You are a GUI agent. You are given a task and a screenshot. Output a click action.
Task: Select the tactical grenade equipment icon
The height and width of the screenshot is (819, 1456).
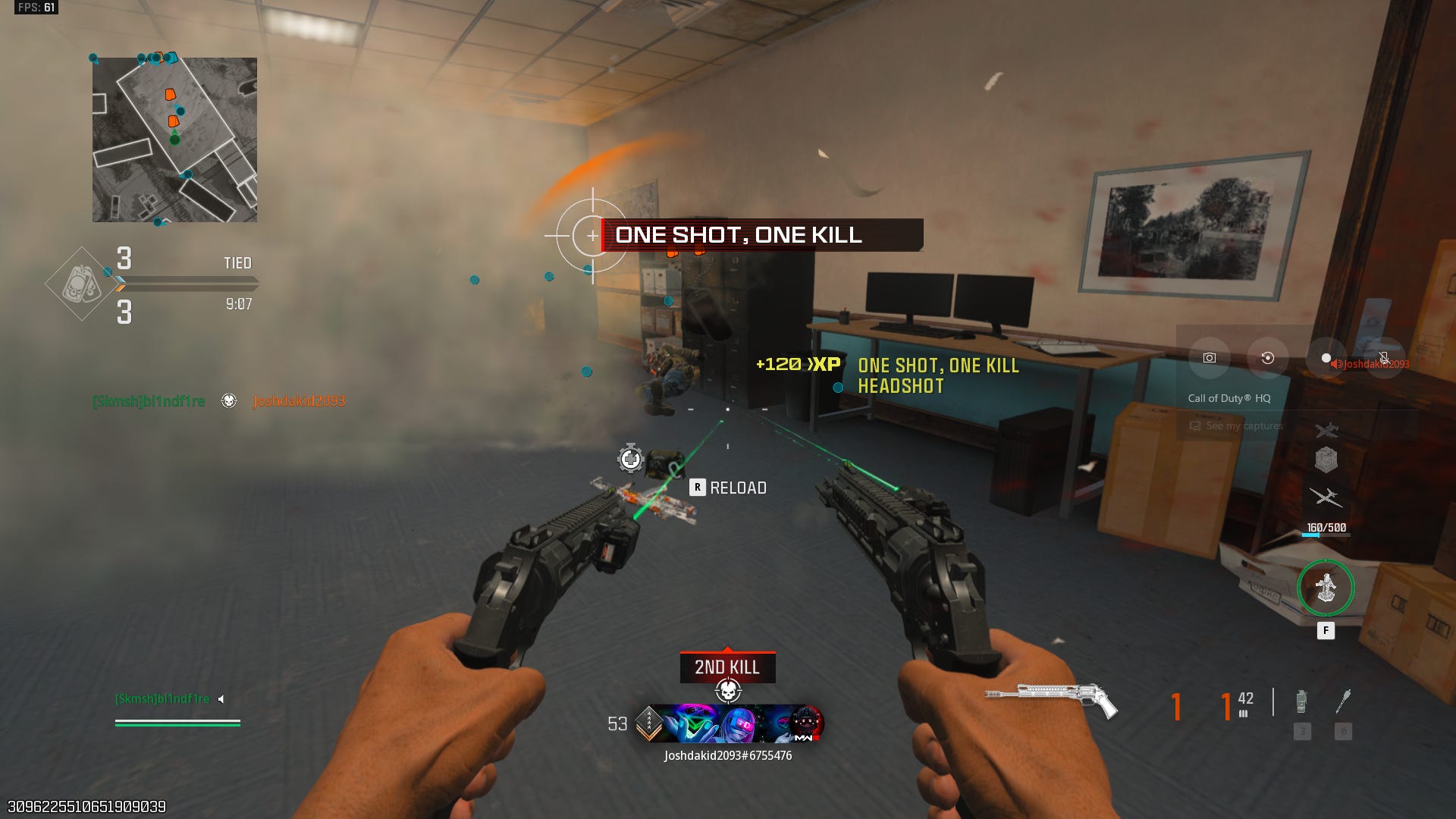(x=1301, y=701)
